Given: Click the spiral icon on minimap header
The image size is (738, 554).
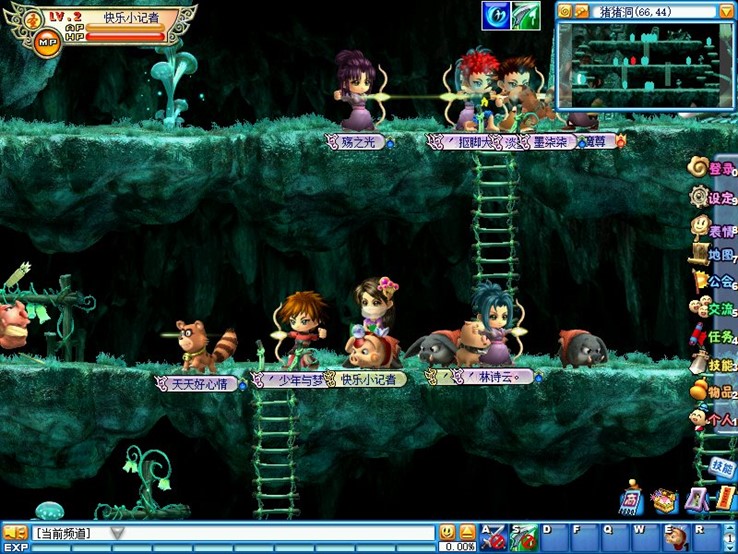Looking at the screenshot, I should pyautogui.click(x=565, y=11).
